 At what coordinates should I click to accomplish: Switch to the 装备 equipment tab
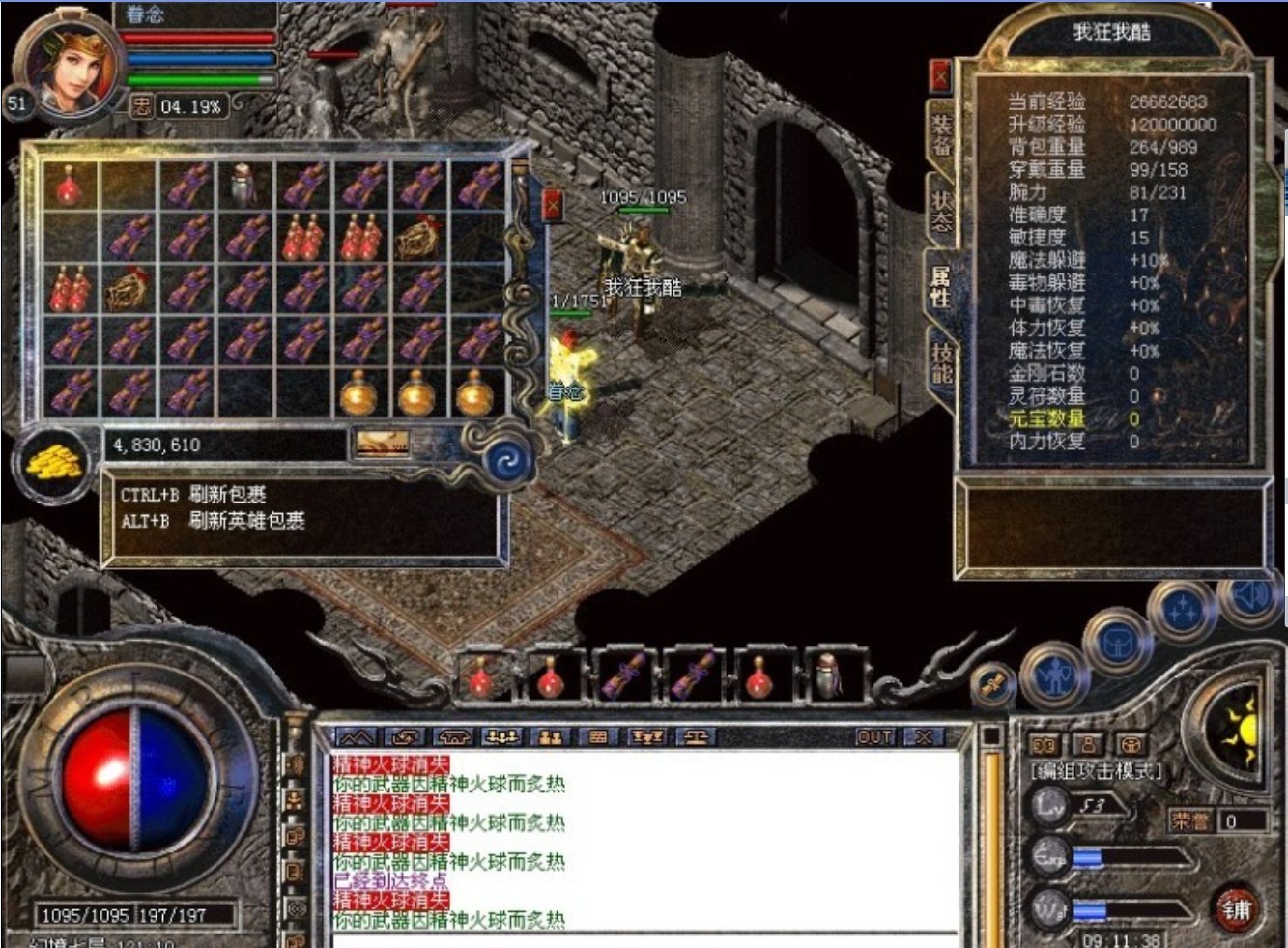941,134
